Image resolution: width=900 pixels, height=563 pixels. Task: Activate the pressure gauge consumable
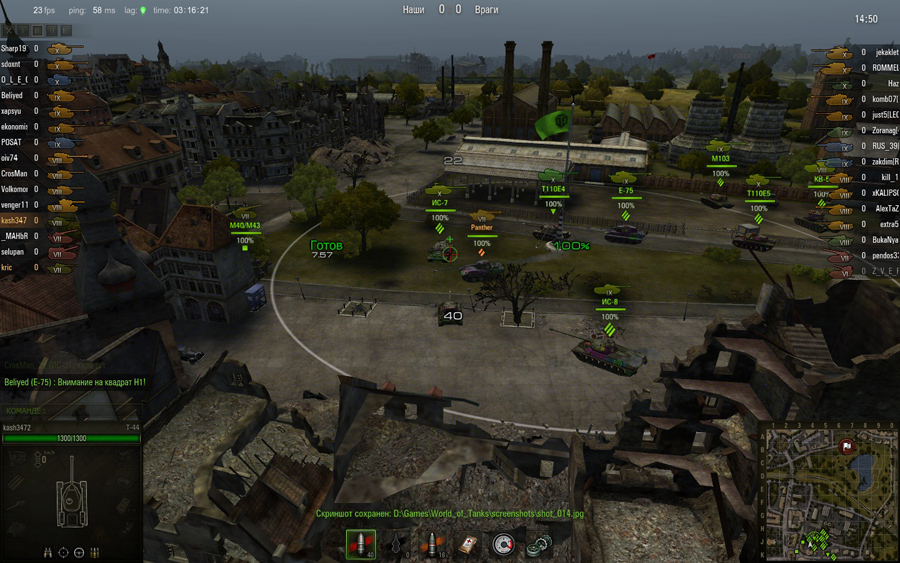pos(503,545)
